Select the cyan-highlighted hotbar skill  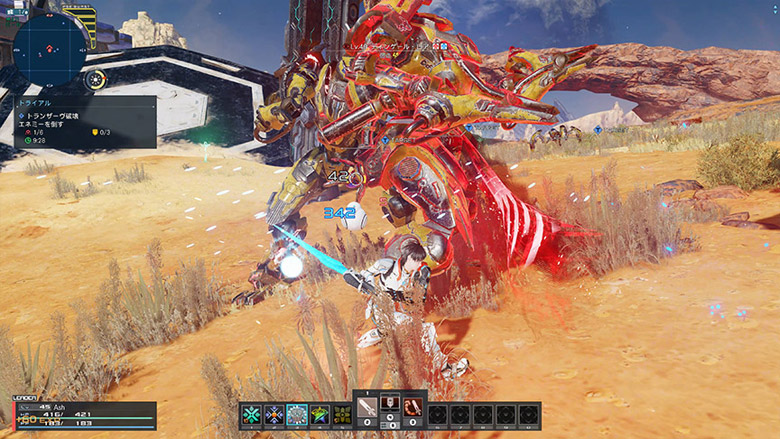click(x=297, y=414)
